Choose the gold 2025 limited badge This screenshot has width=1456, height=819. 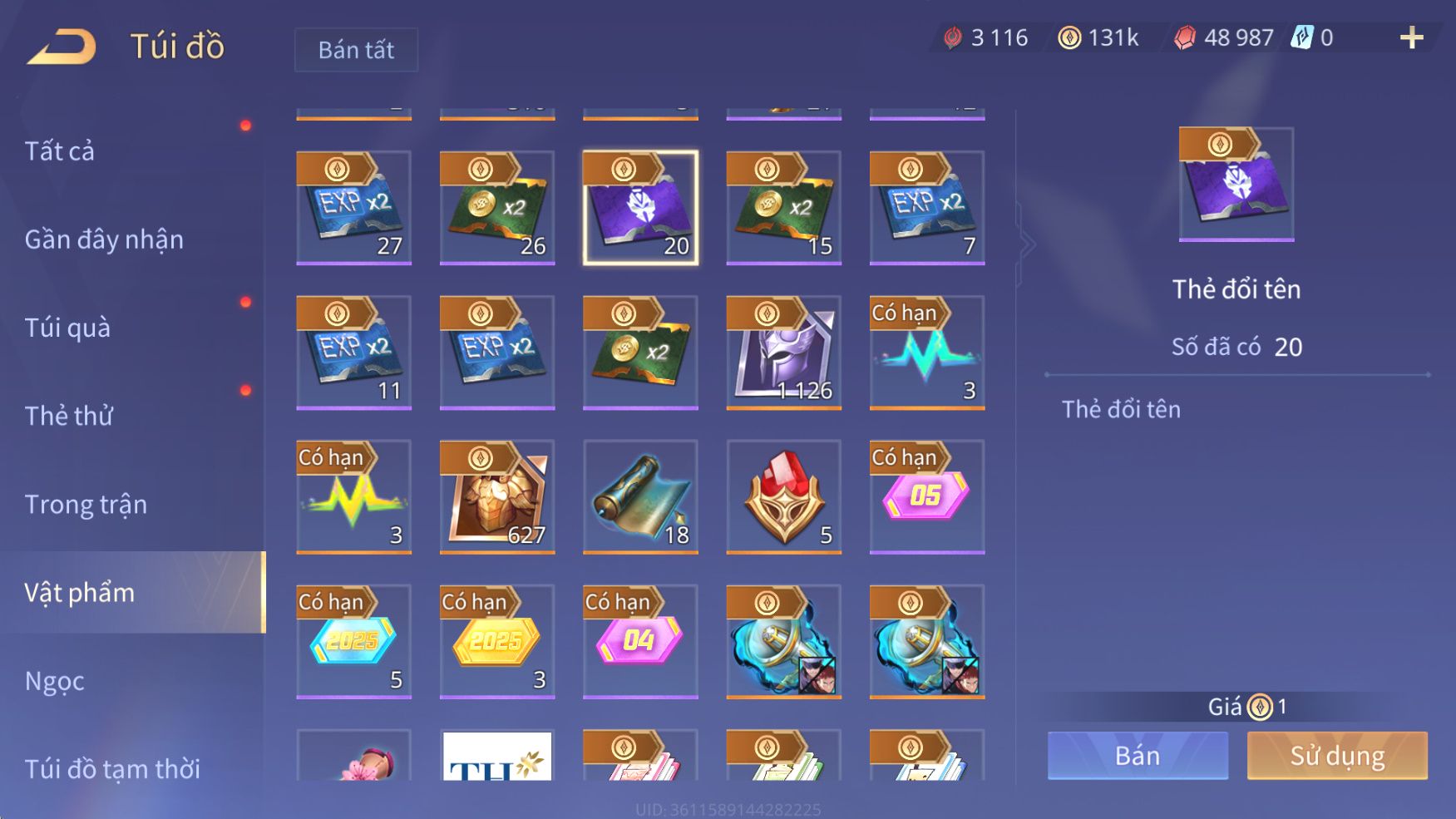(x=497, y=641)
